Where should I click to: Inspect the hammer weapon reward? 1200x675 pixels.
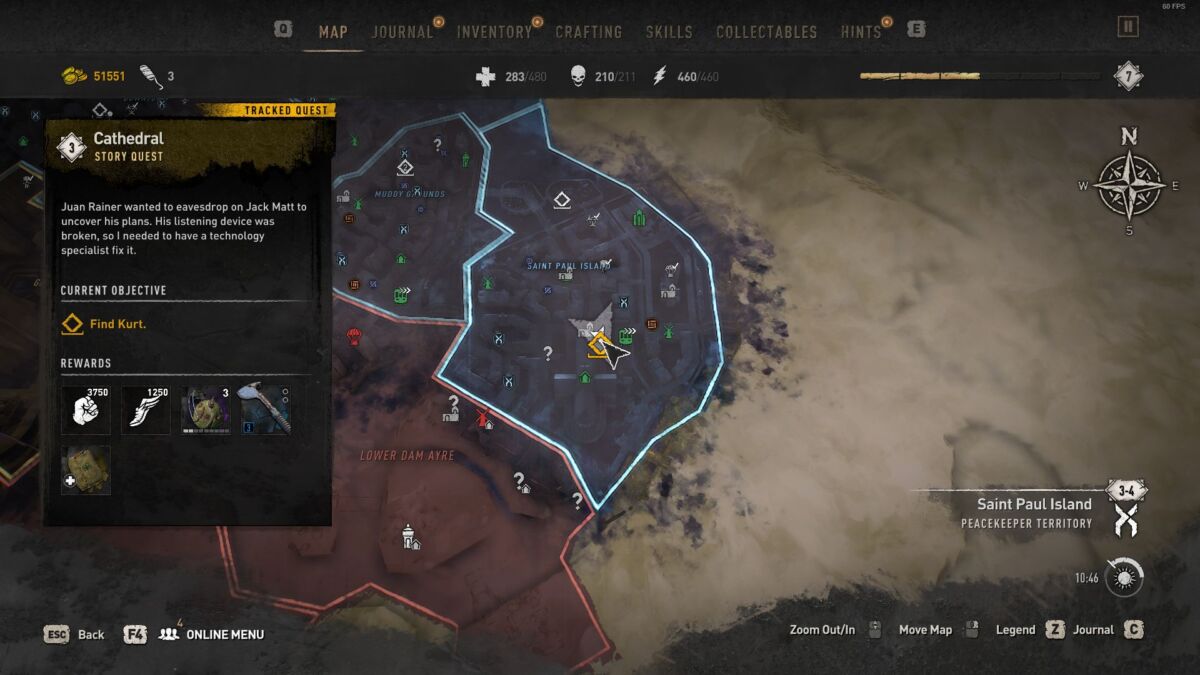click(x=266, y=408)
